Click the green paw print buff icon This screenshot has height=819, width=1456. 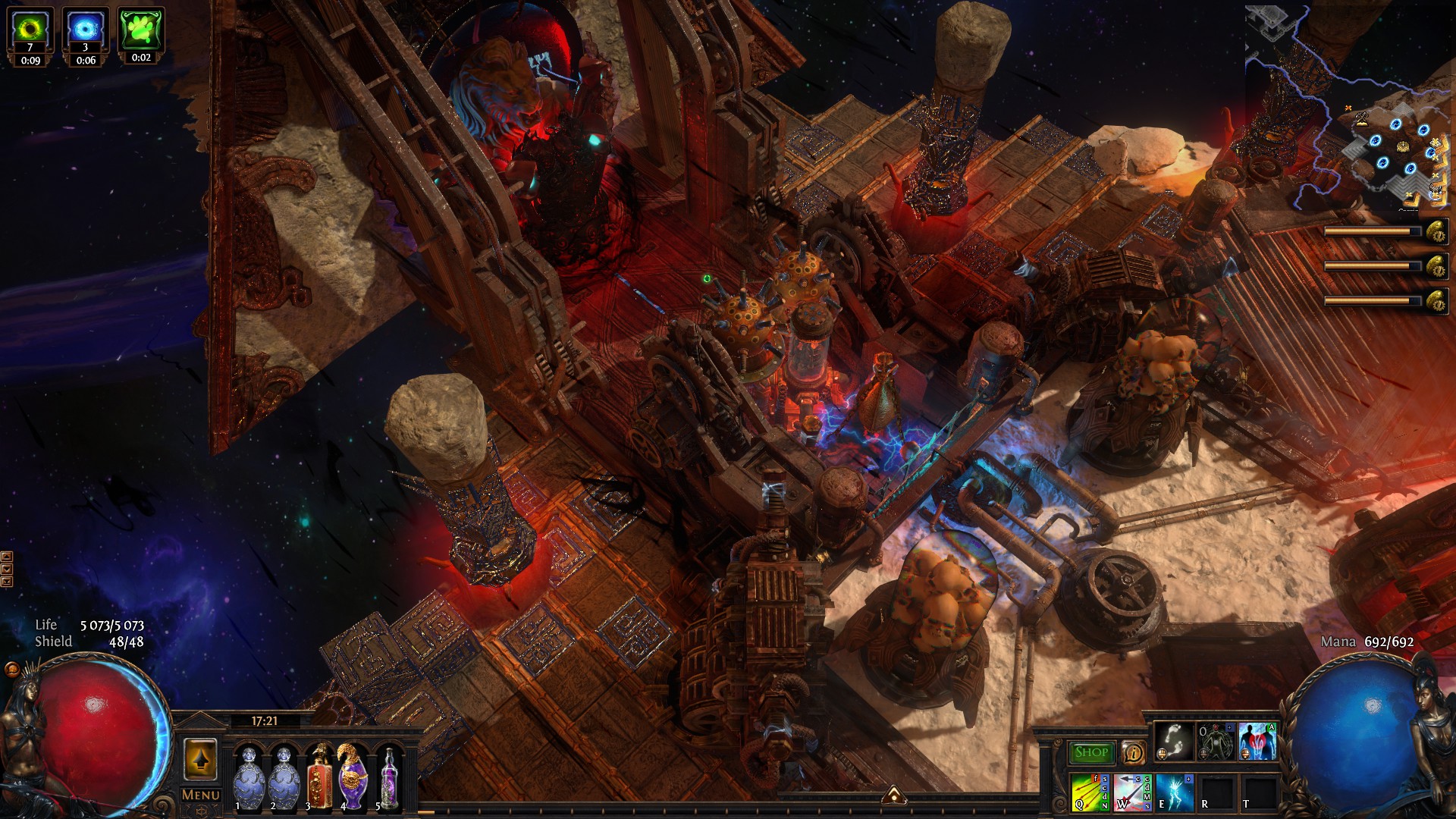pos(141,30)
